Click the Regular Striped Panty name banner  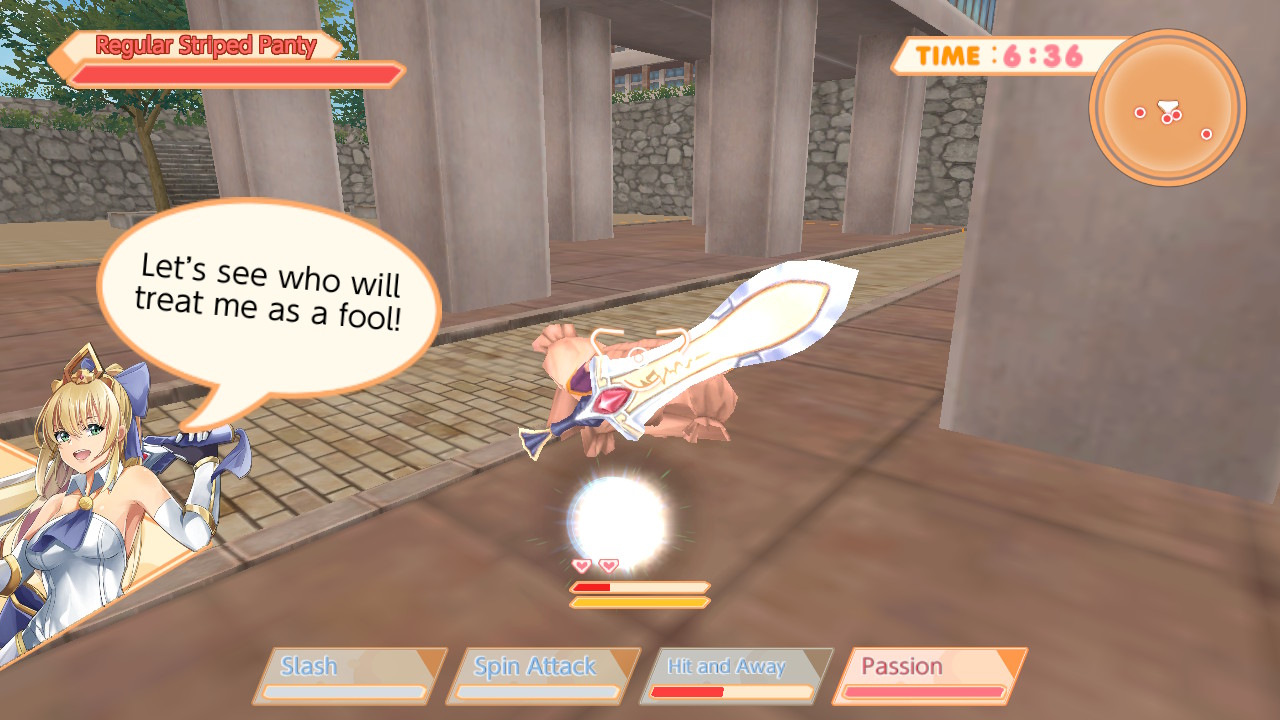tap(203, 45)
